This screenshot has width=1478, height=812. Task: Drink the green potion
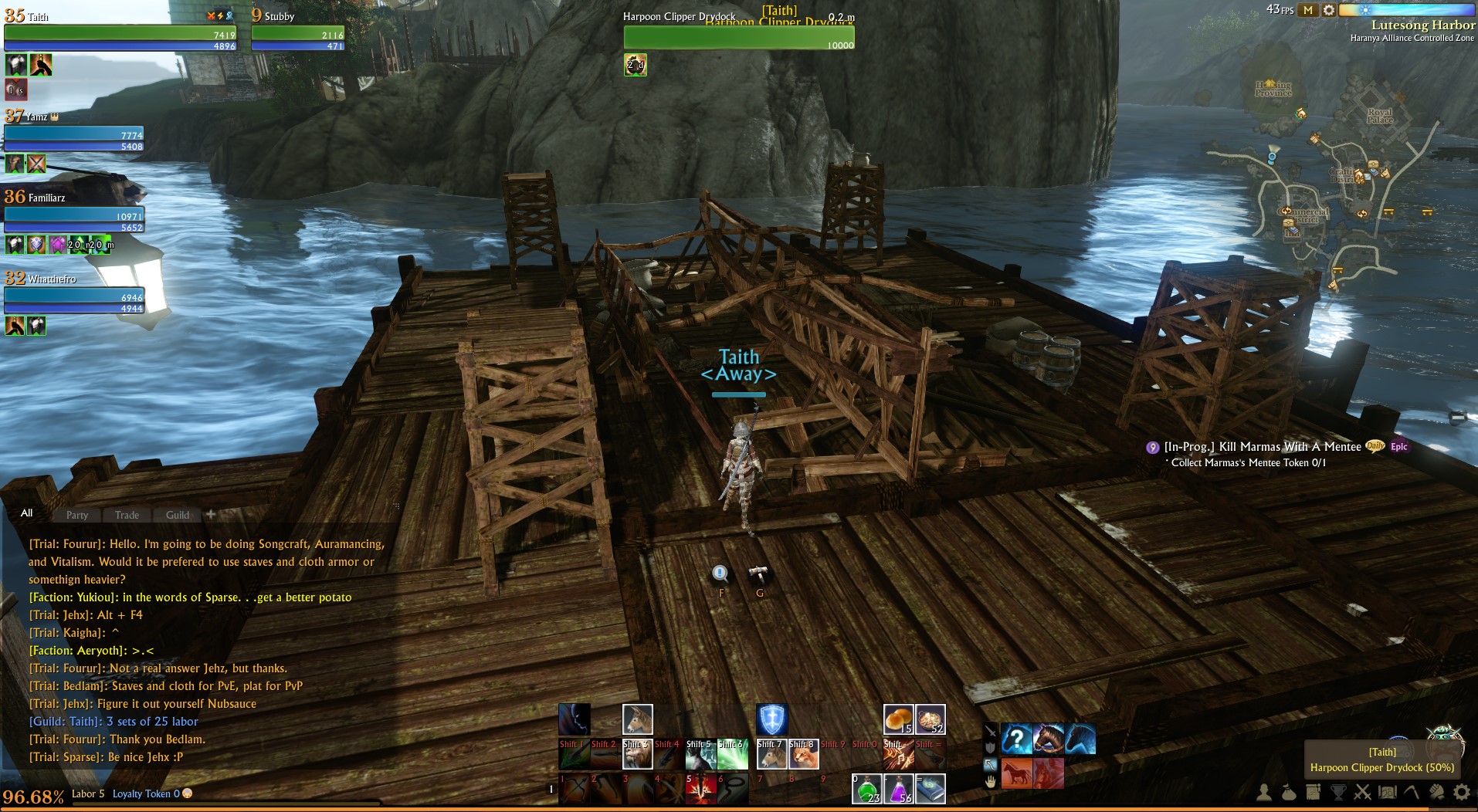click(866, 789)
